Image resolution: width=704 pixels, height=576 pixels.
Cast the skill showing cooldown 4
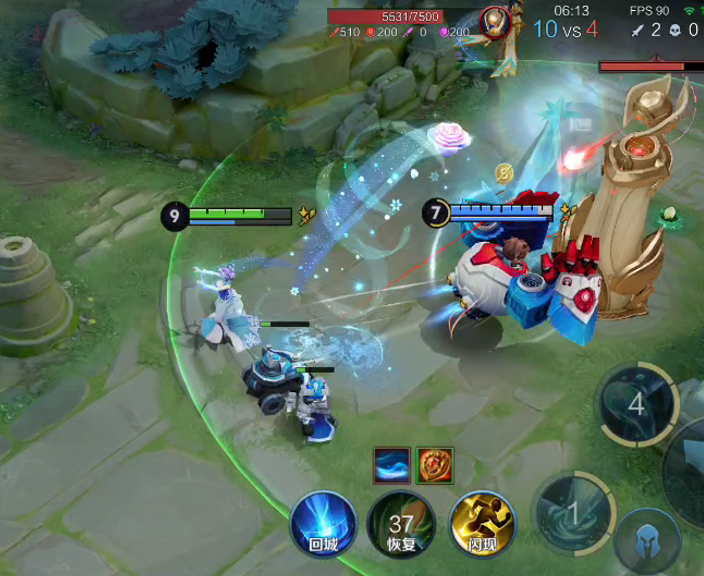(637, 405)
